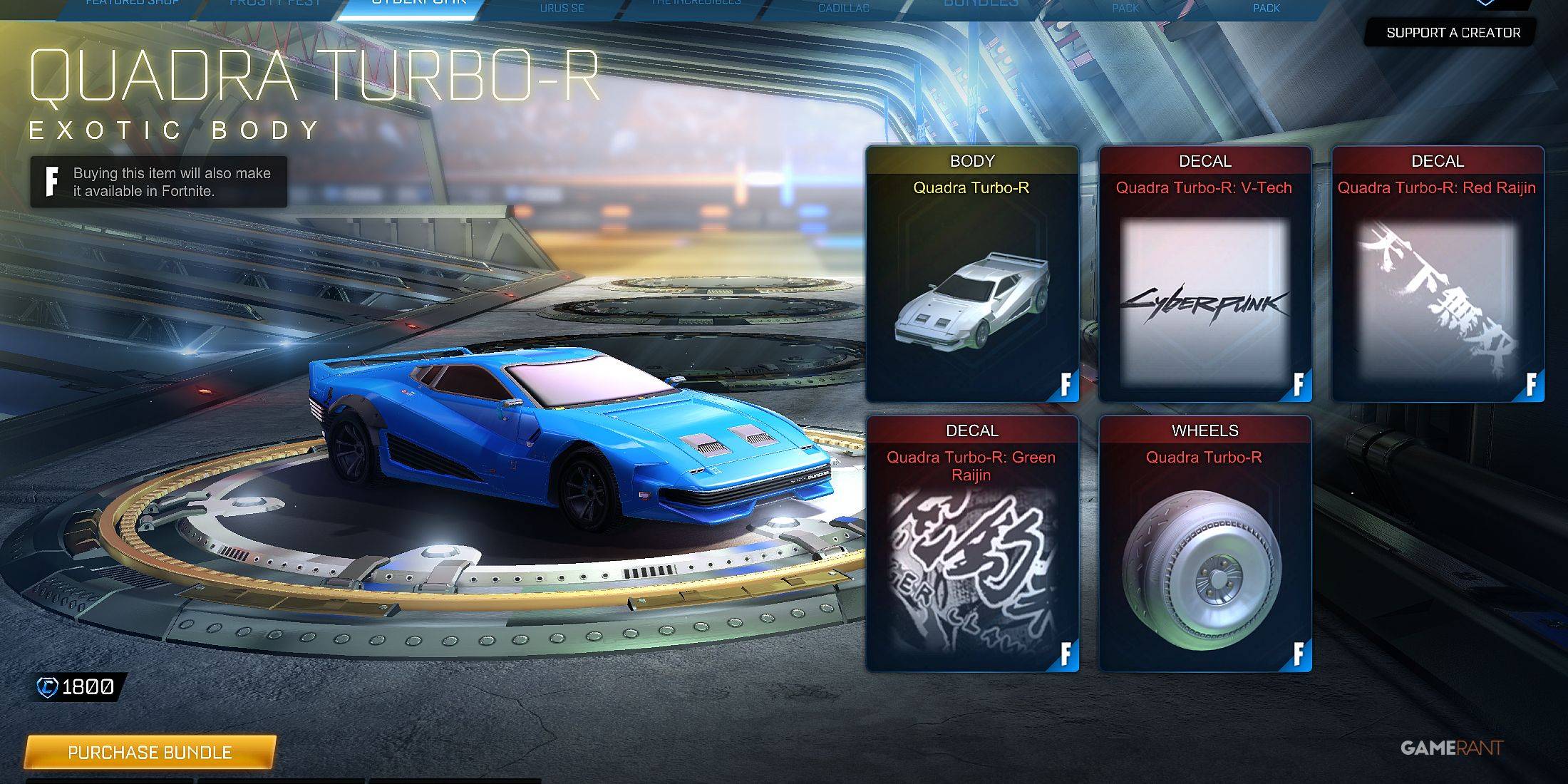This screenshot has width=1568, height=784.
Task: Choose the V-Tech Cyberpunk decal
Action: [1205, 274]
